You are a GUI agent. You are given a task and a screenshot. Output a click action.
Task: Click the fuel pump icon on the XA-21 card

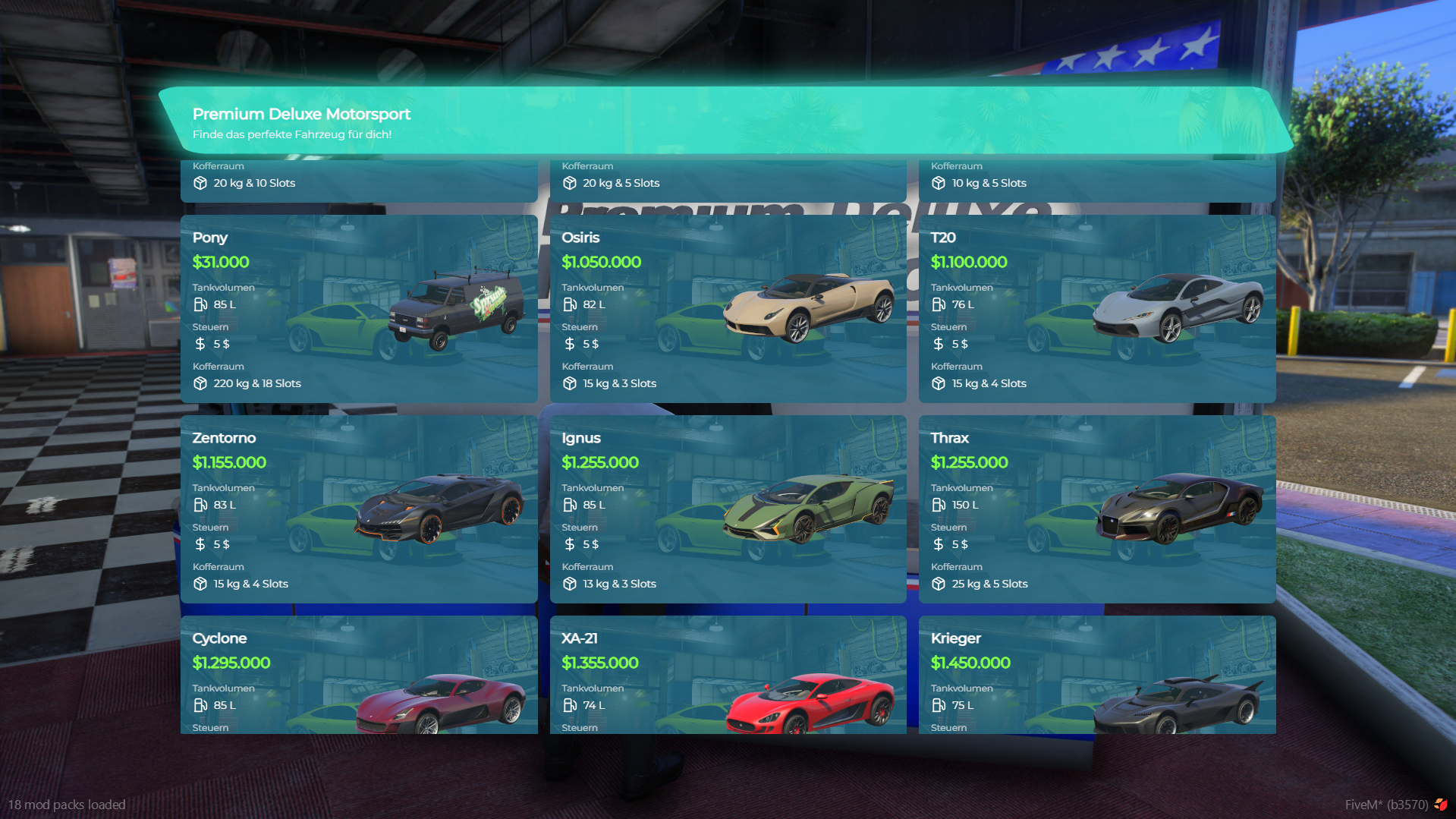(x=570, y=705)
